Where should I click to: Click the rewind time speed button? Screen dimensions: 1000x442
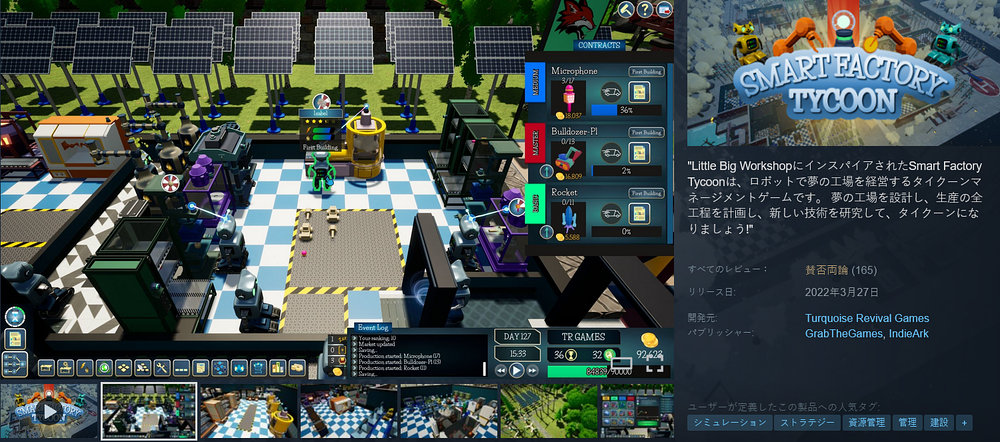(498, 369)
